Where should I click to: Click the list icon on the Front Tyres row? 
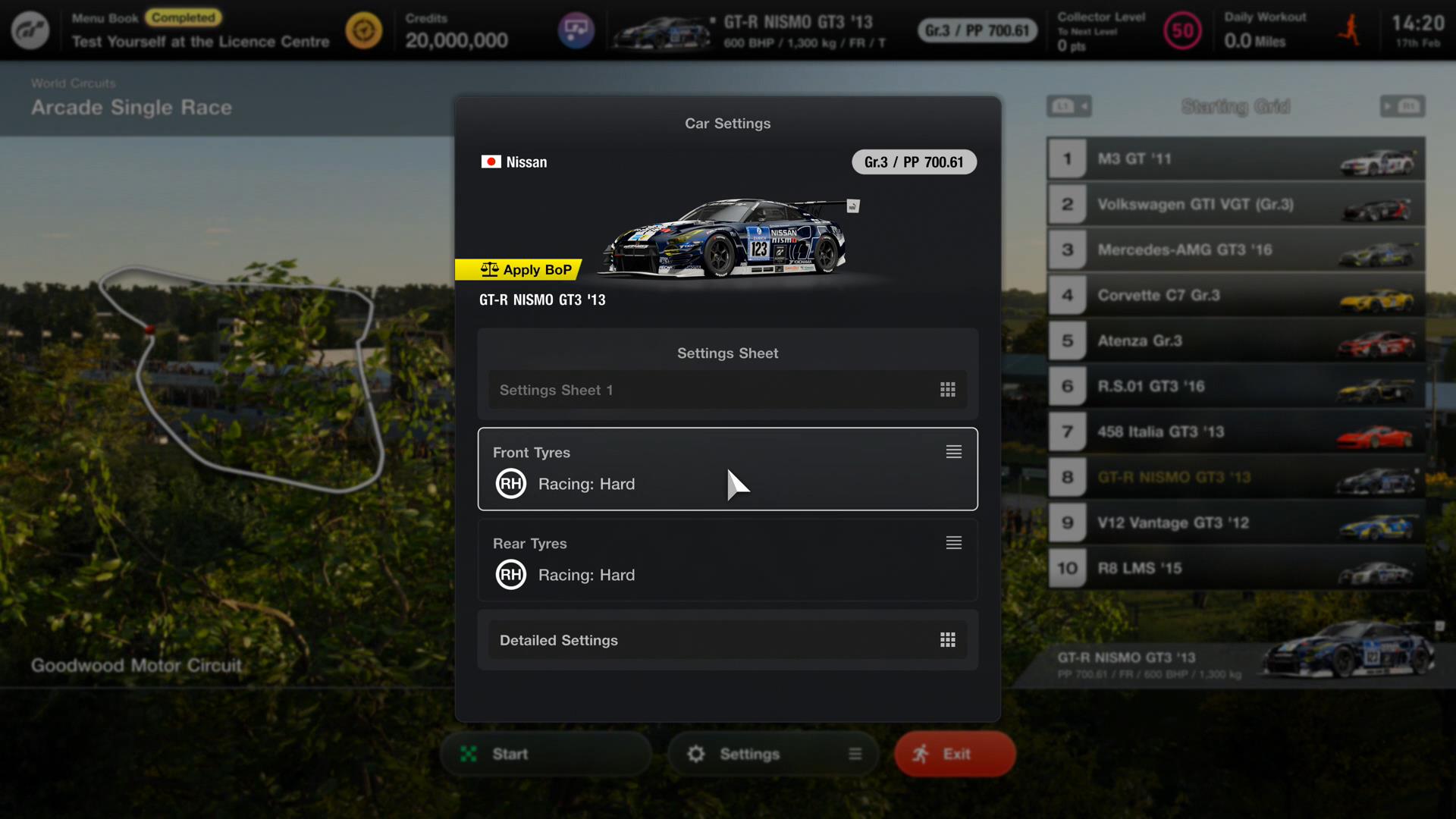point(953,452)
